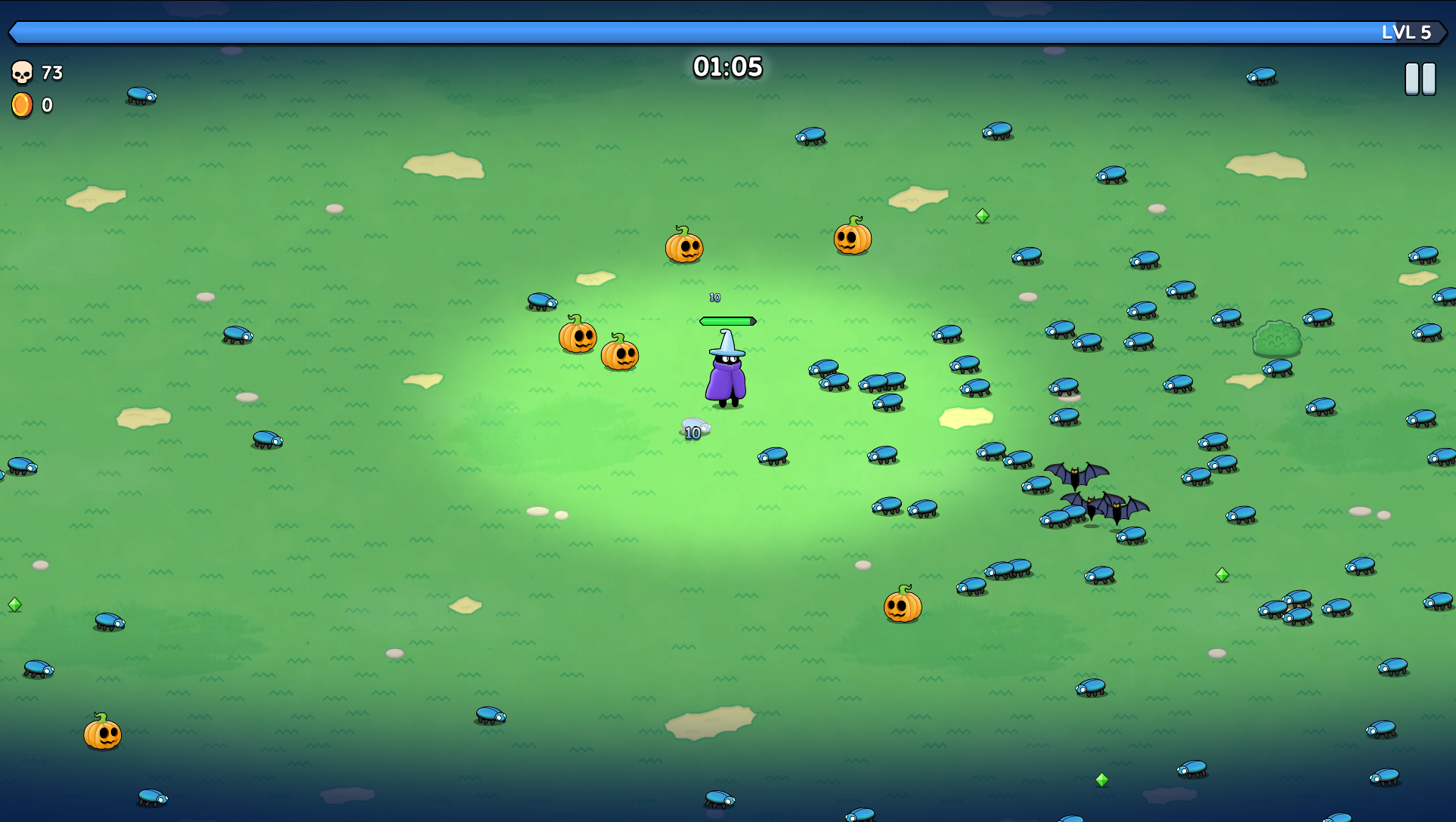The height and width of the screenshot is (822, 1456).
Task: Click the bat flying on the right side
Action: click(1077, 475)
